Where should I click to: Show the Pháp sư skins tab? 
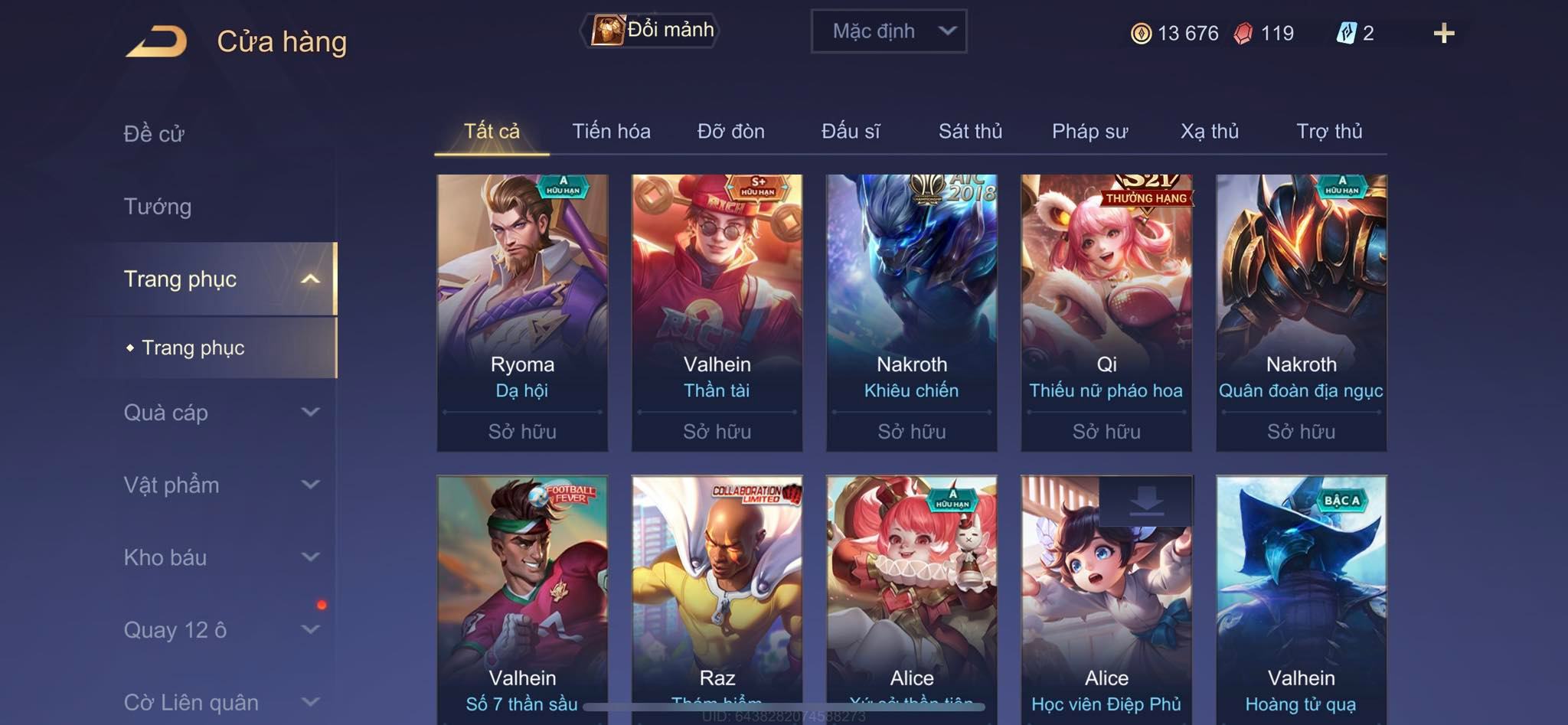pyautogui.click(x=1089, y=132)
